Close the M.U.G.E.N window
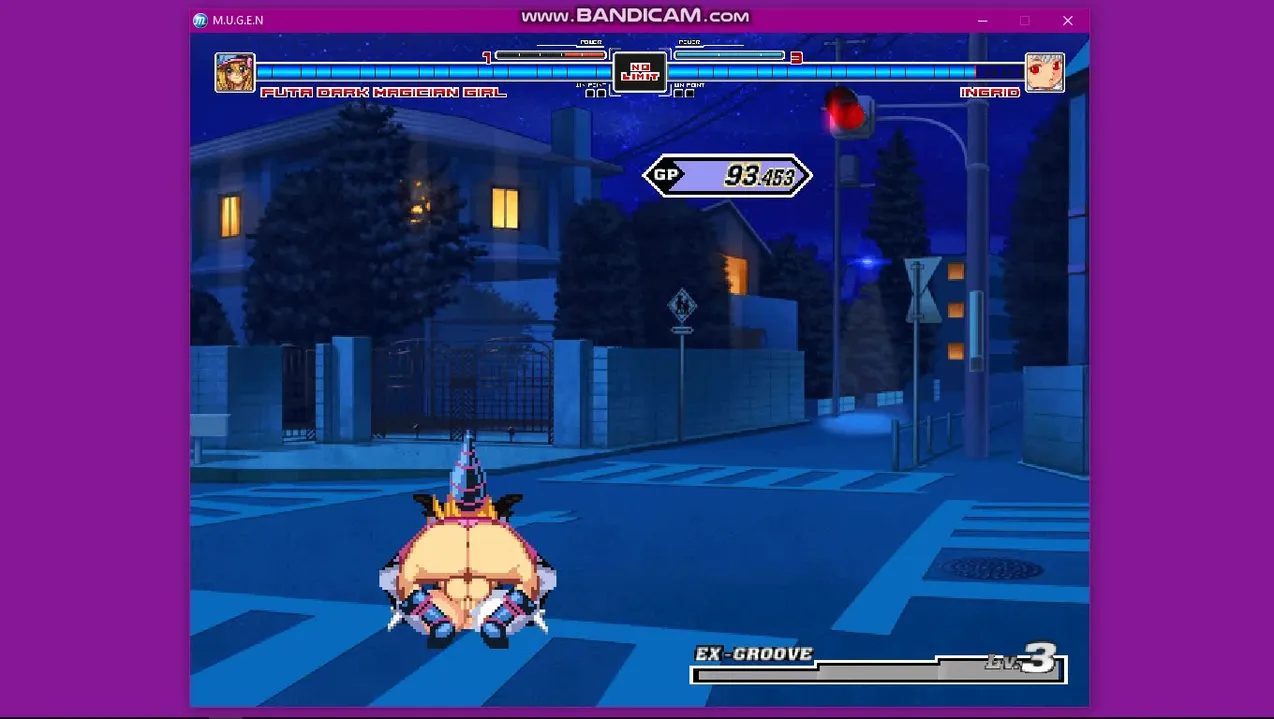The height and width of the screenshot is (719, 1274). coord(1067,21)
